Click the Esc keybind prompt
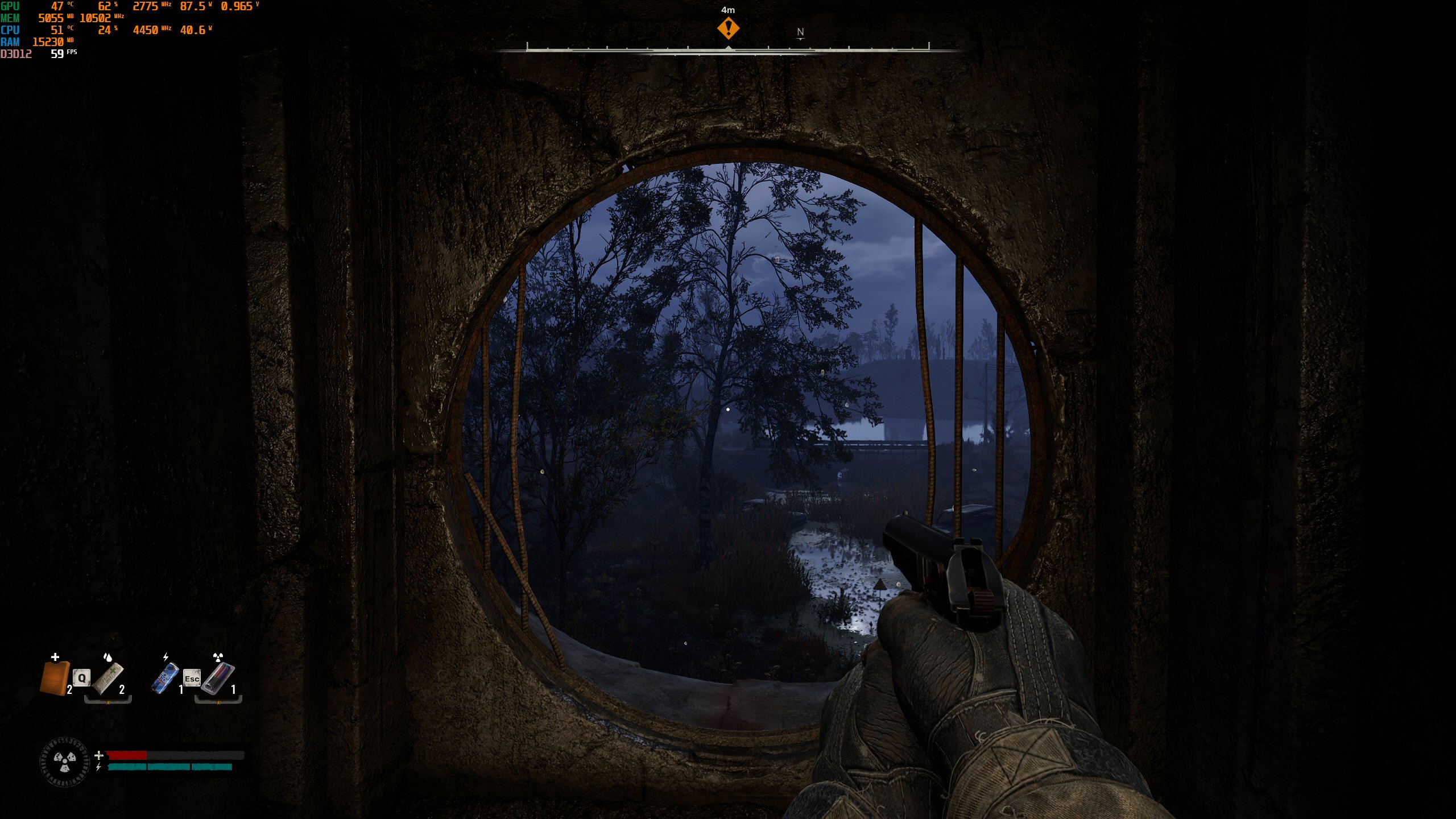The width and height of the screenshot is (1456, 819). [192, 679]
